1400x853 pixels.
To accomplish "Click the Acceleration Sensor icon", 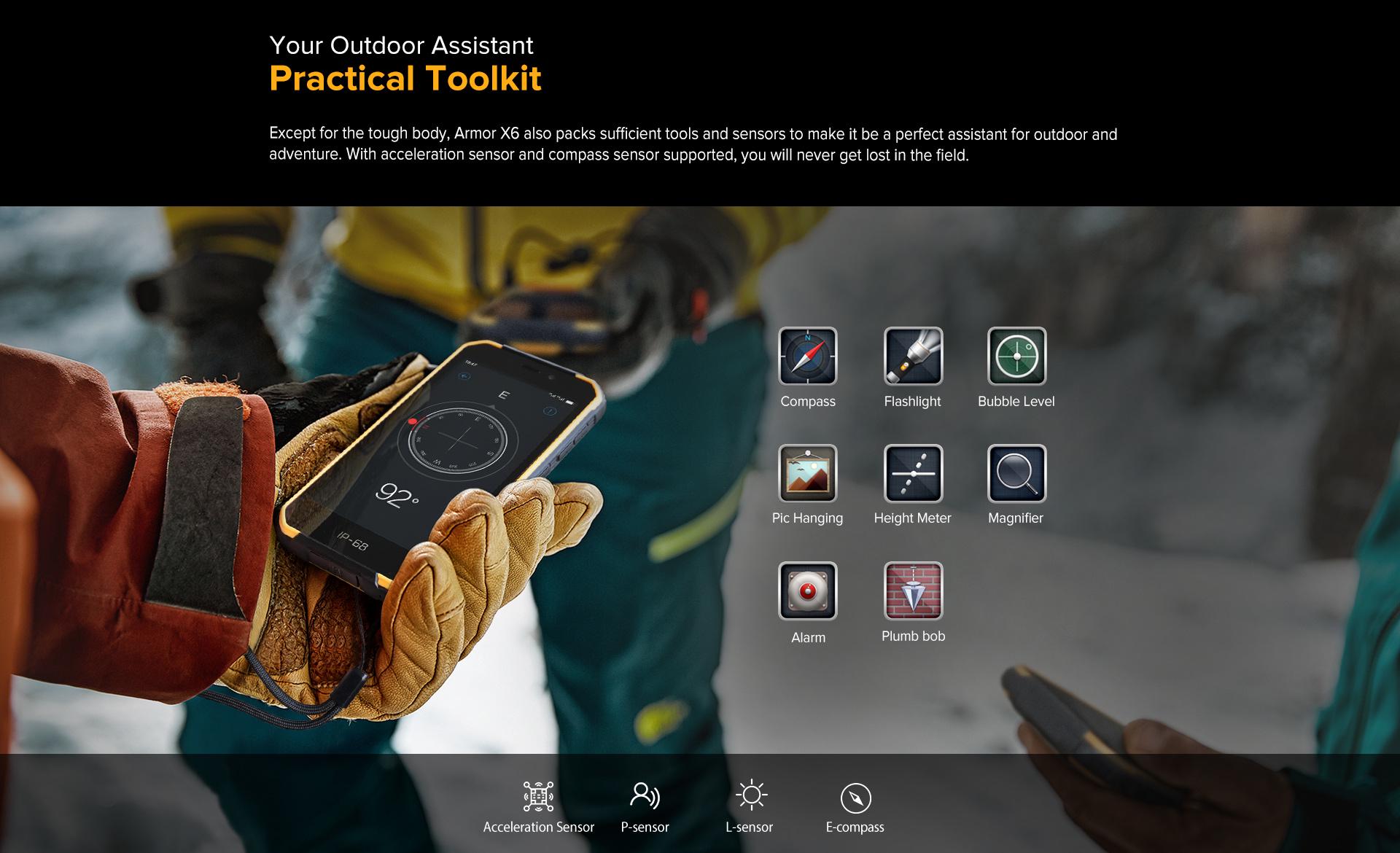I will coord(538,796).
